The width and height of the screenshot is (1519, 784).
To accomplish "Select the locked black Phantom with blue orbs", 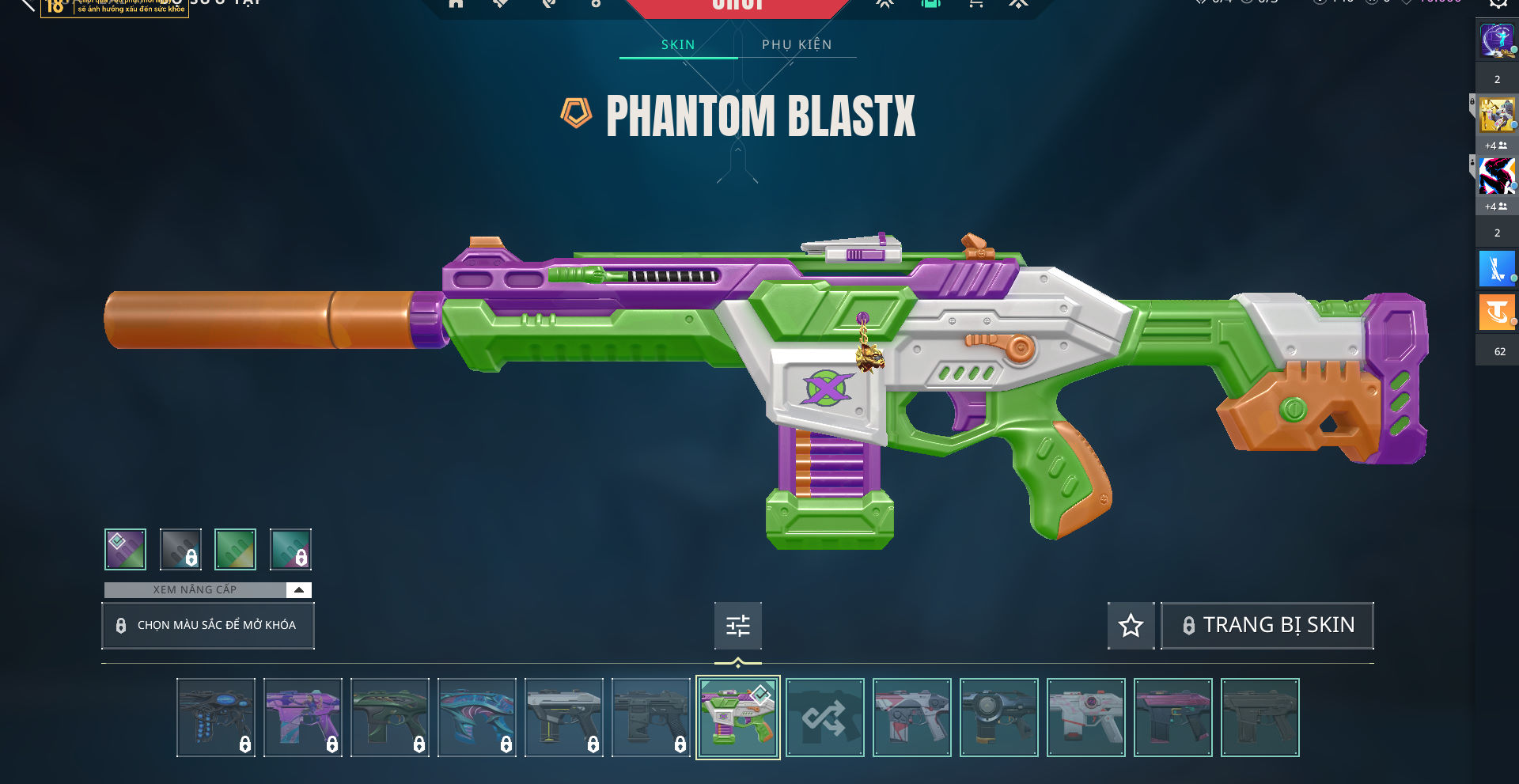I will point(215,718).
